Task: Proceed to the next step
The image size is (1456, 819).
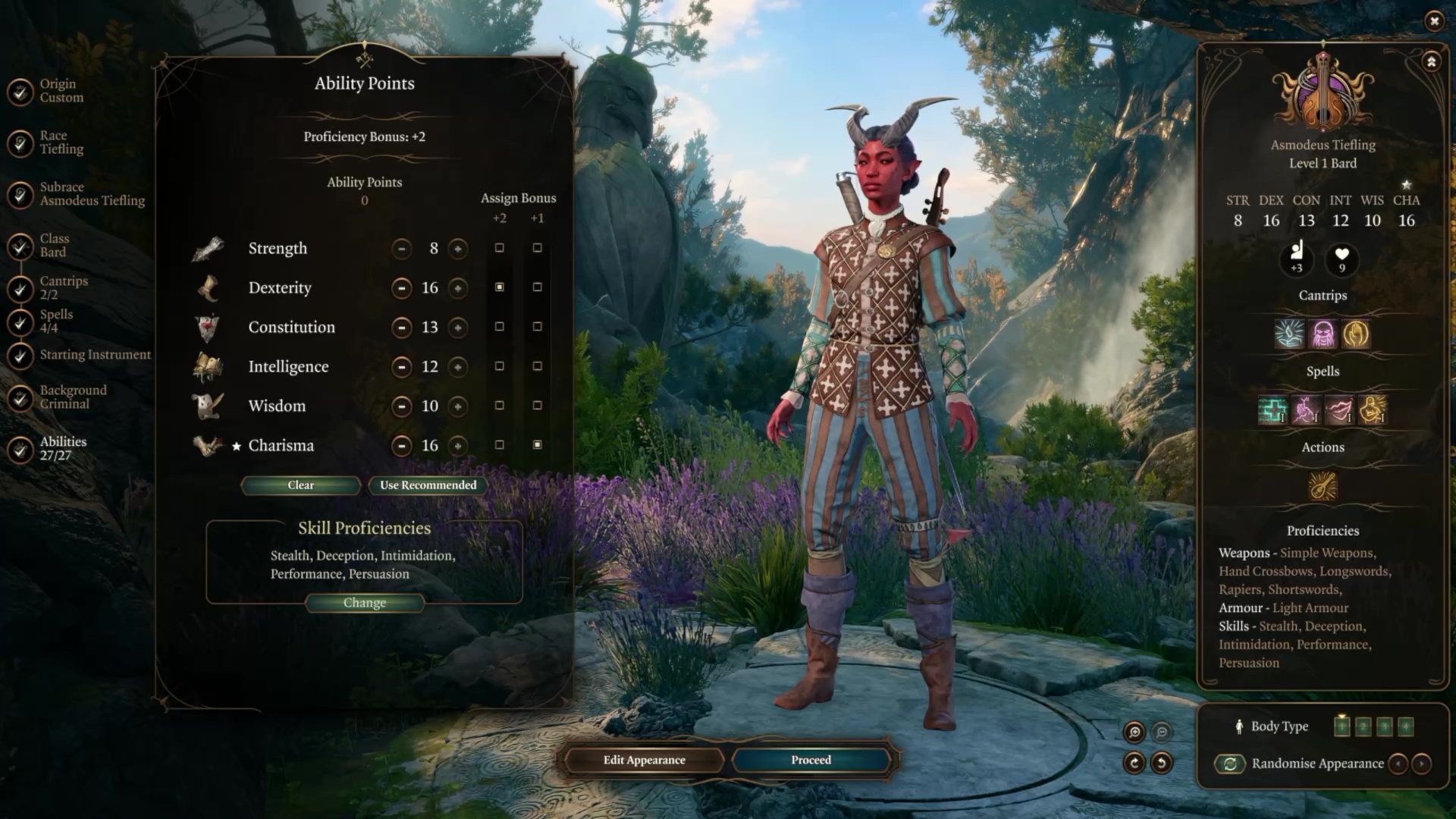Action: click(x=811, y=760)
